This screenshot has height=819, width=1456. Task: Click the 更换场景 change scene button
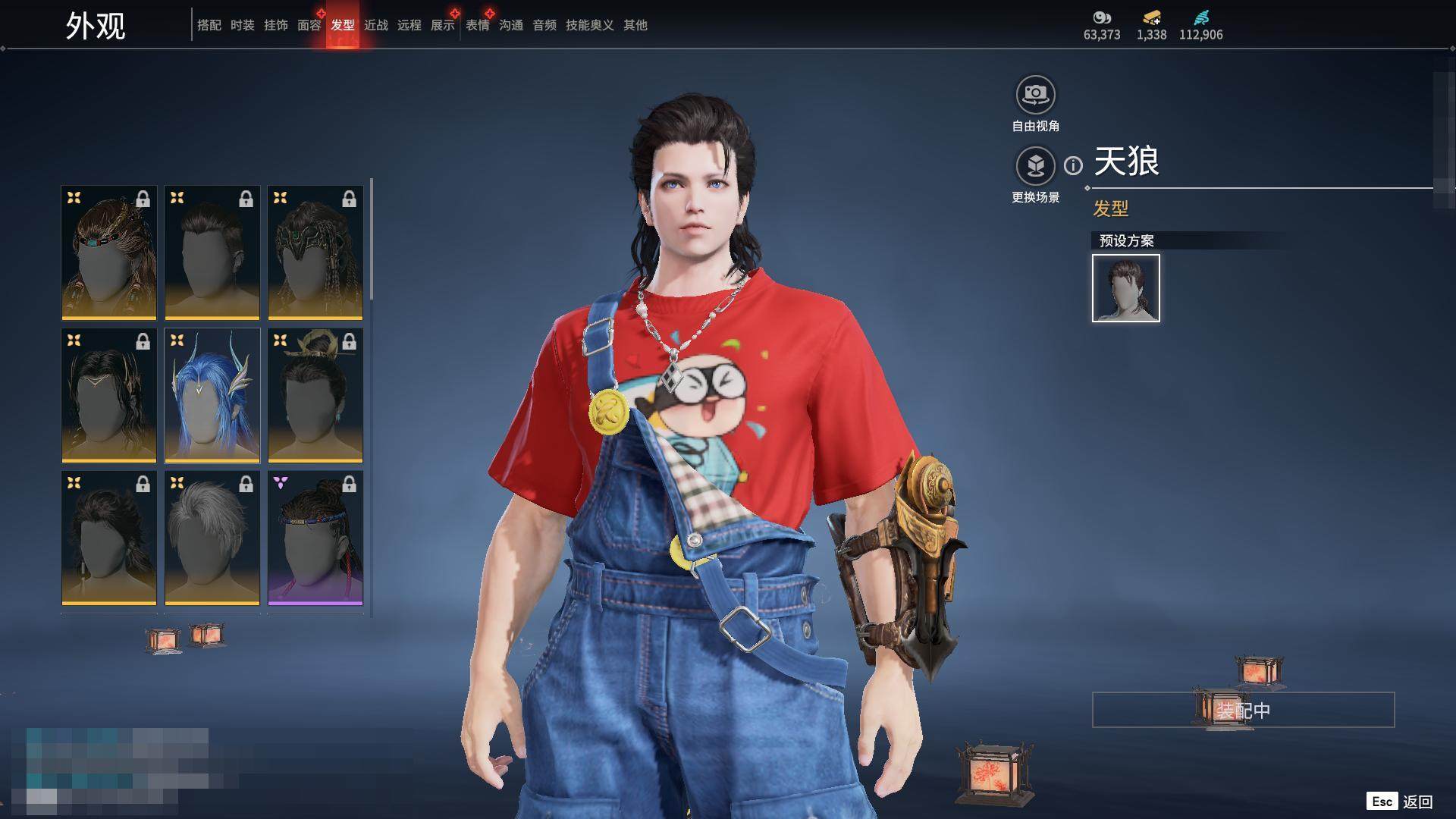point(1035,165)
